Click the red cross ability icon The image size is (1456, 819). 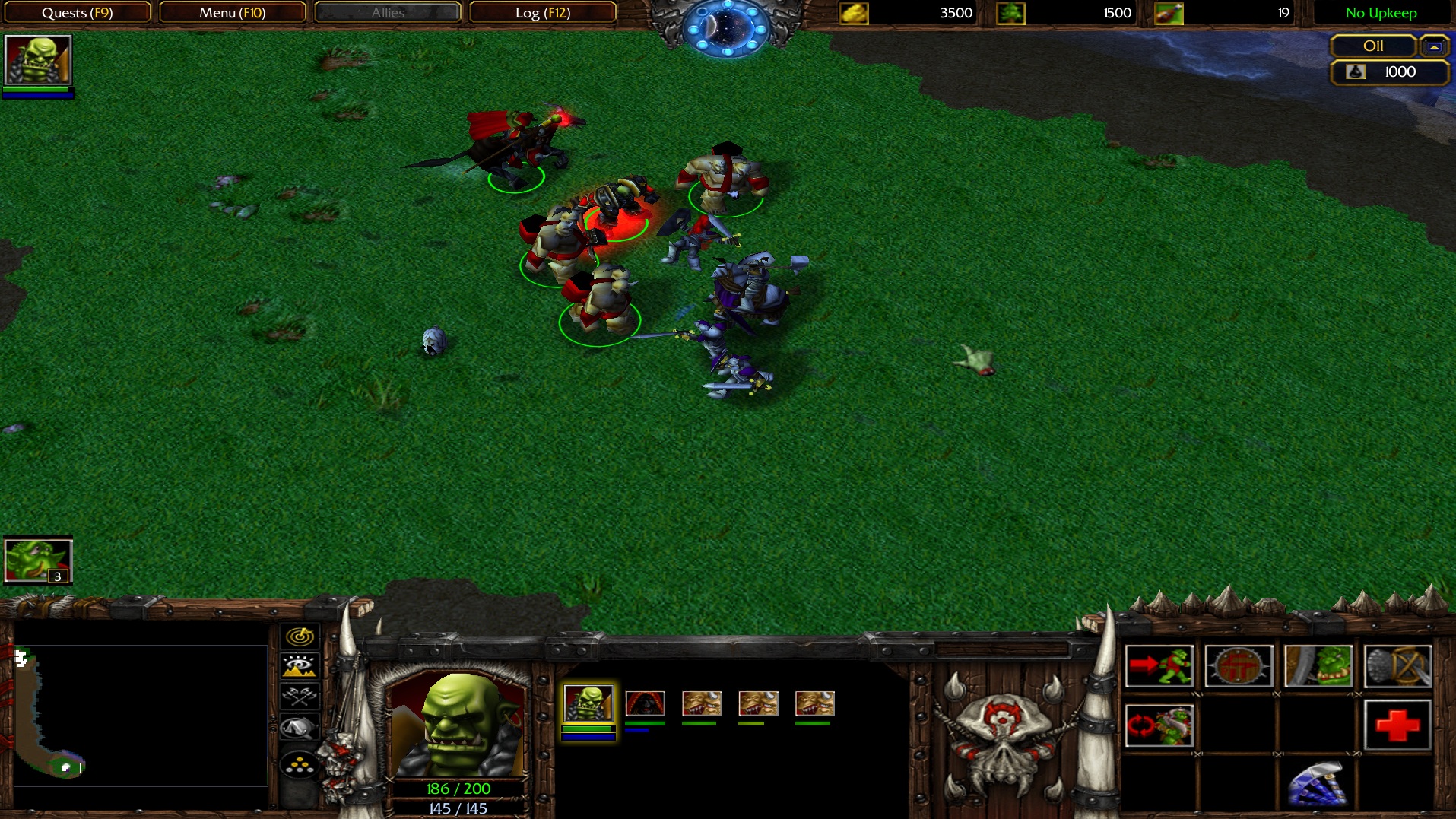pos(1397,726)
